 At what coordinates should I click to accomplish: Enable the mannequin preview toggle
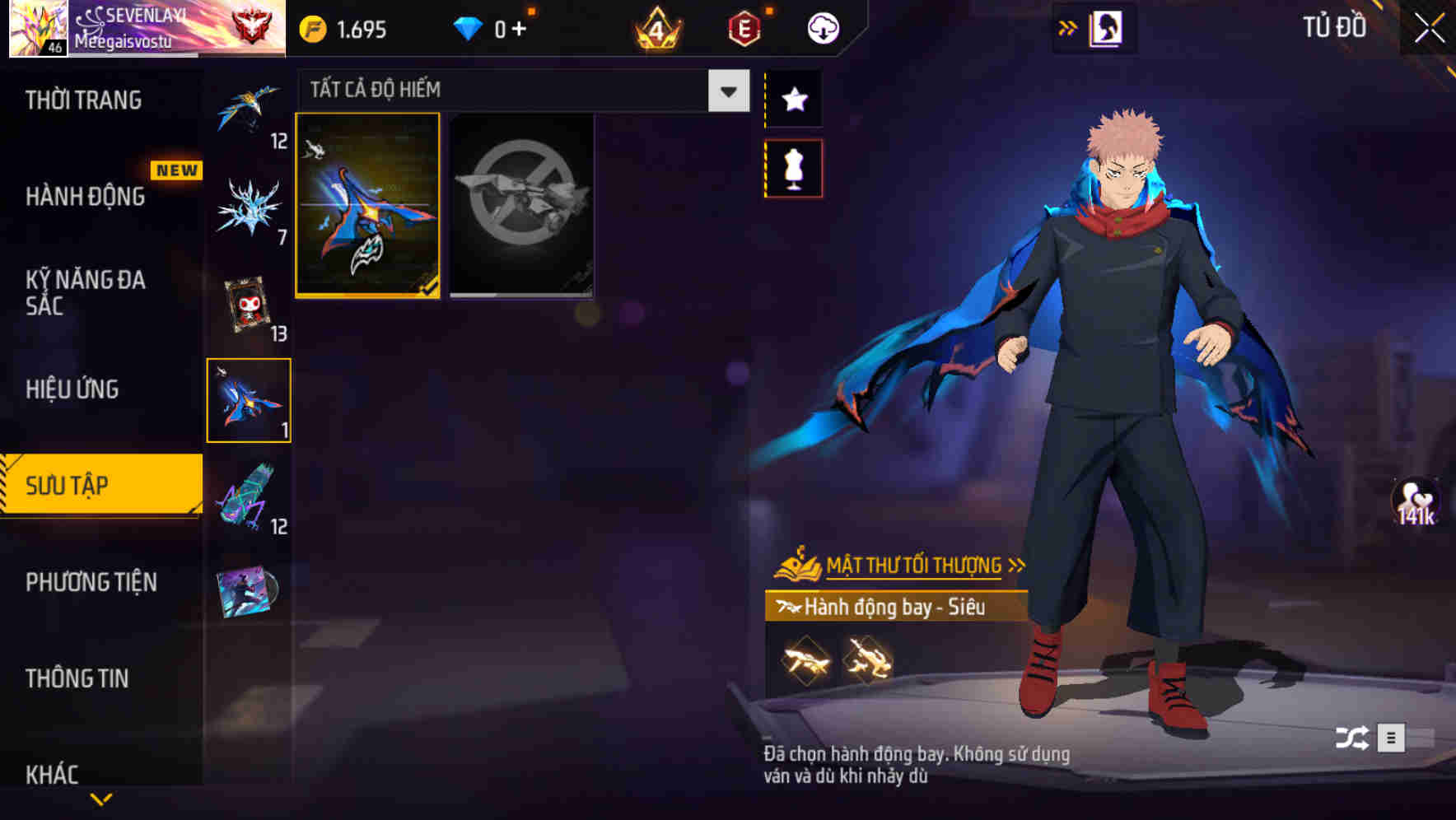794,167
